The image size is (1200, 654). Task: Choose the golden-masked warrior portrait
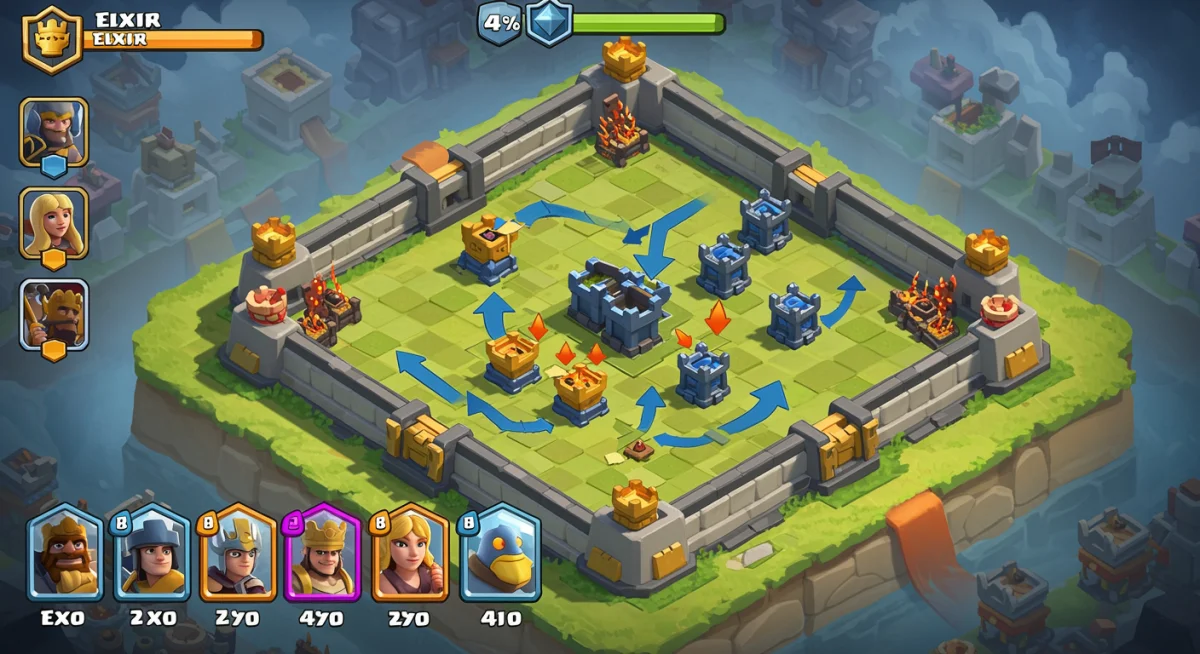click(x=54, y=313)
